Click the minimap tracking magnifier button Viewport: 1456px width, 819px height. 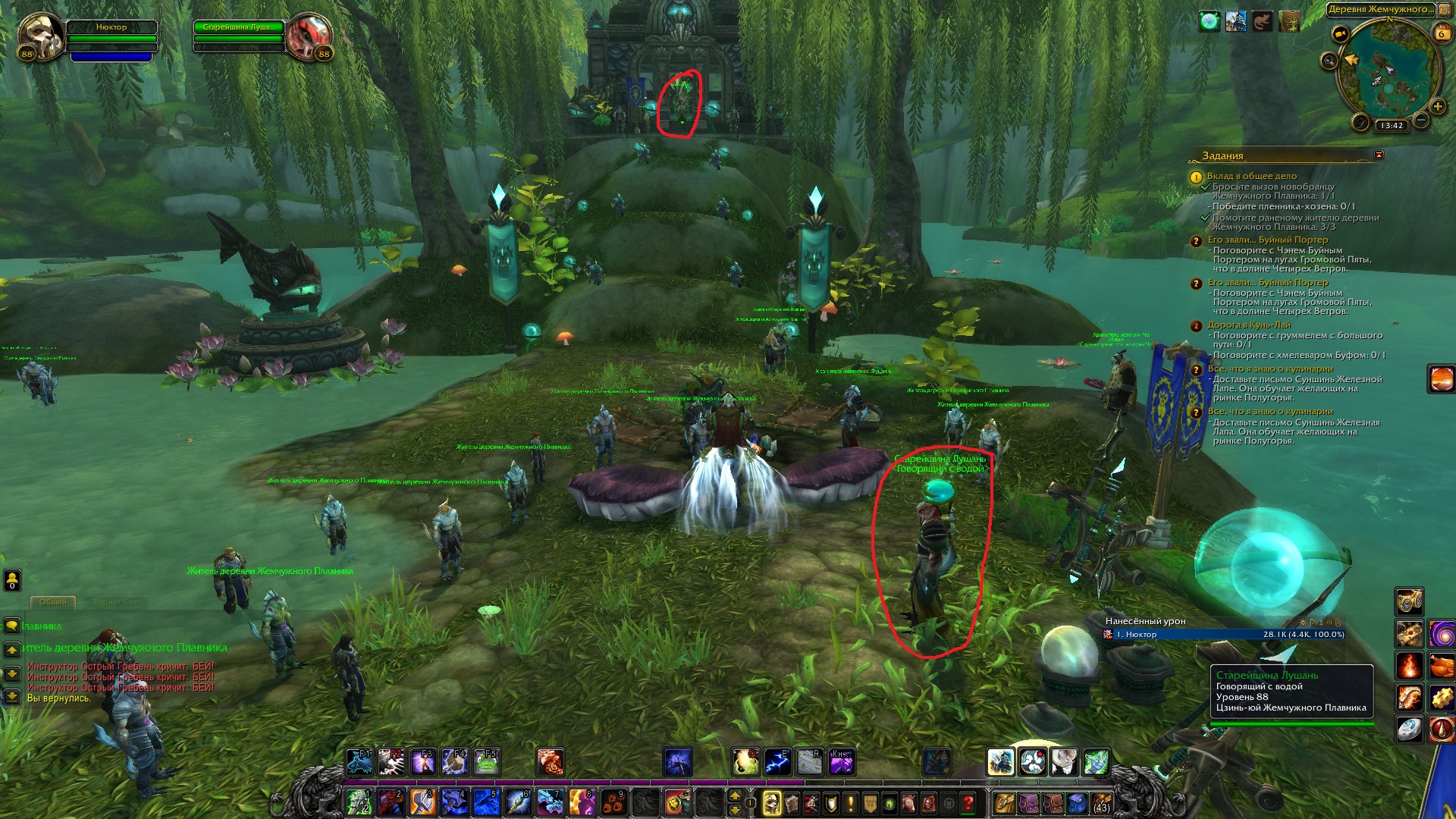pyautogui.click(x=1329, y=61)
